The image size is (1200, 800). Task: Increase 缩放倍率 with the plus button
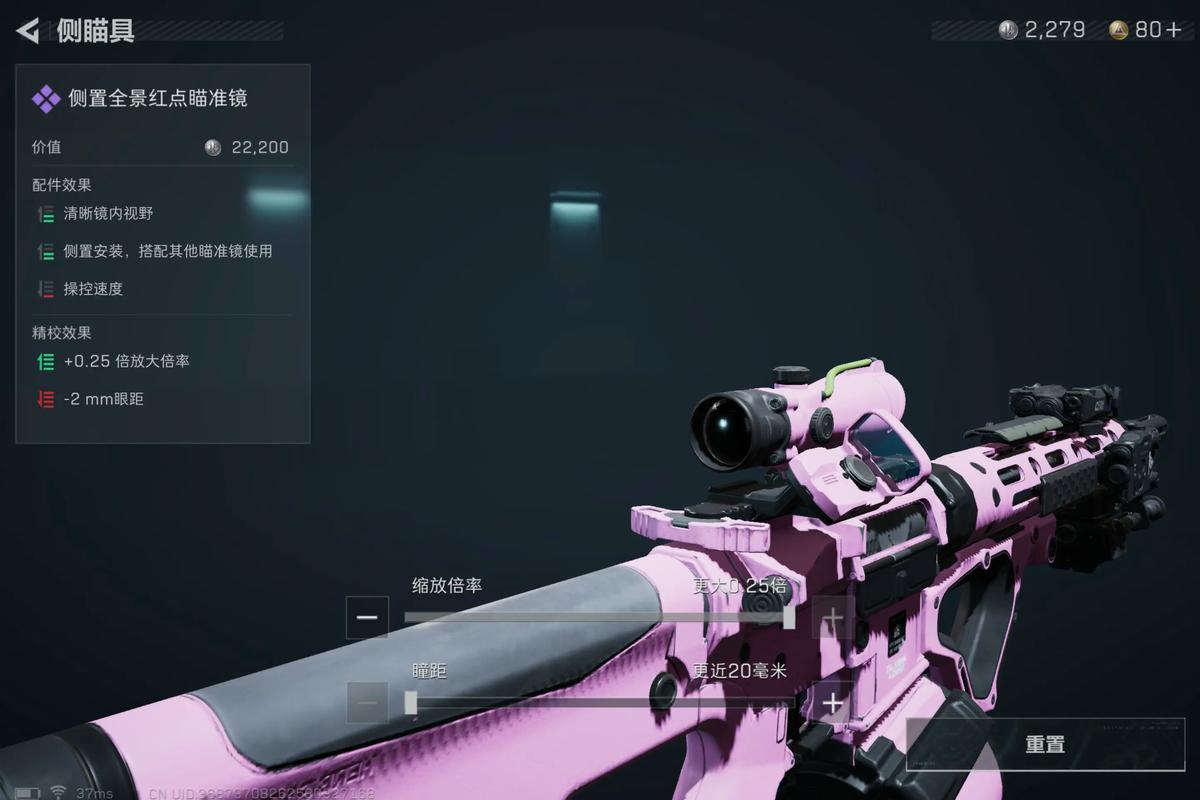click(x=832, y=618)
